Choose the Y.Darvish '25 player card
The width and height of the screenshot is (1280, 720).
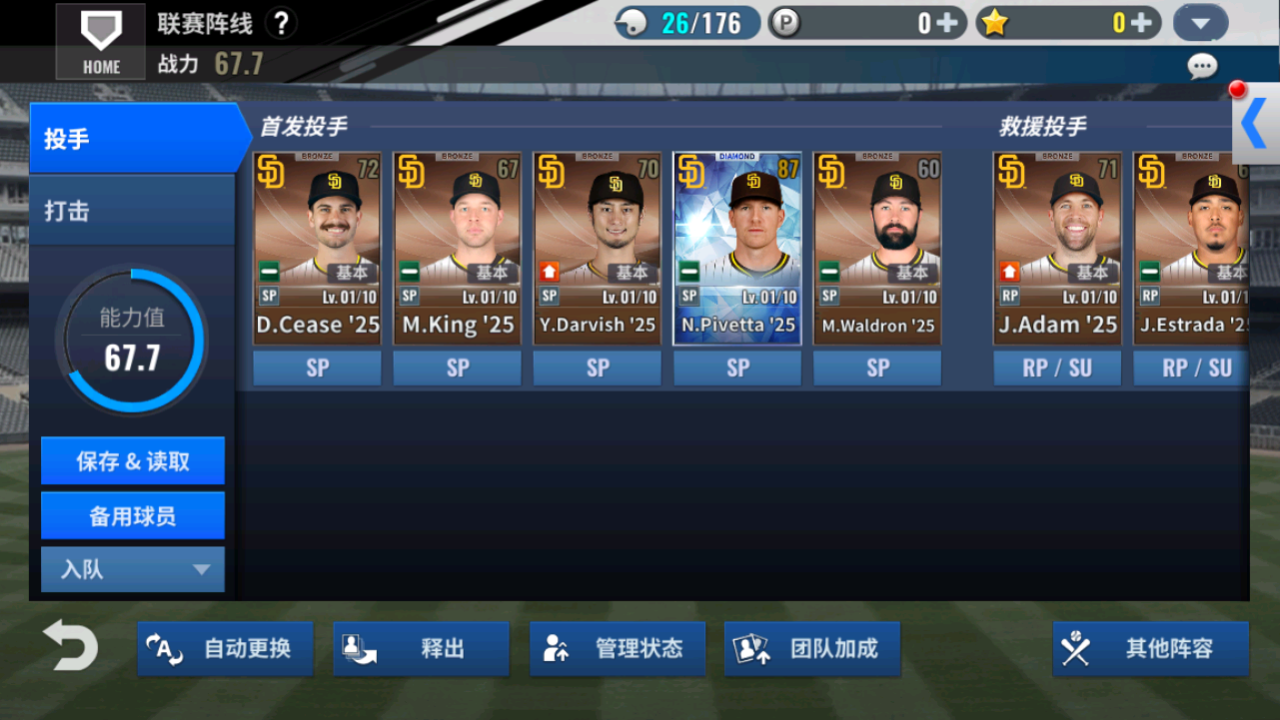(597, 249)
